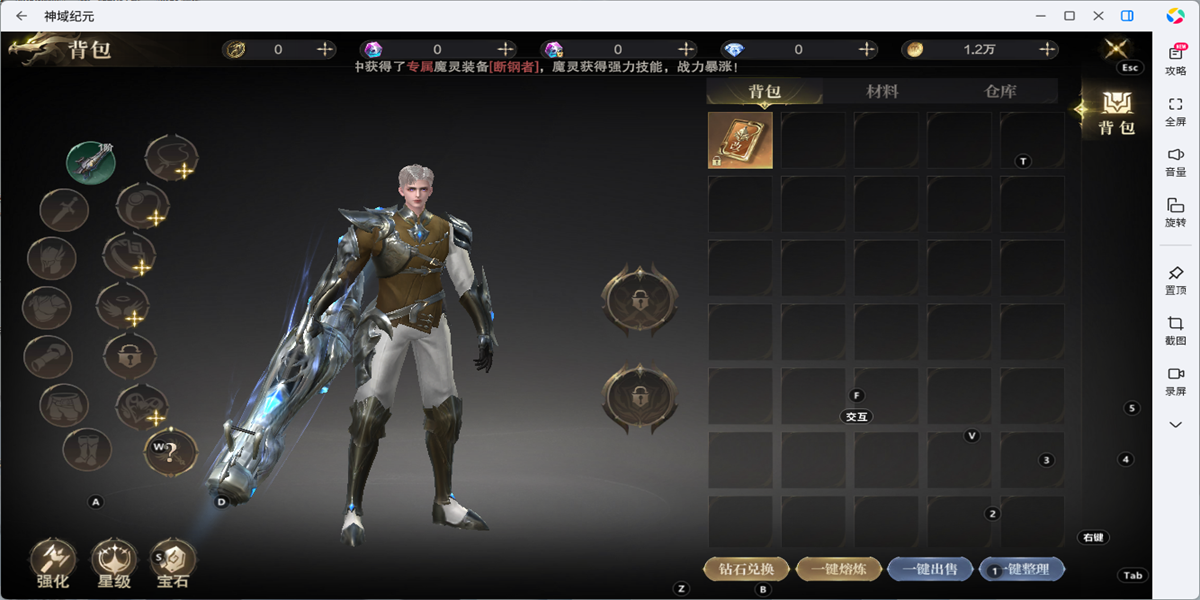Go back using the title bar arrow
Viewport: 1200px width, 600px height.
[21, 16]
